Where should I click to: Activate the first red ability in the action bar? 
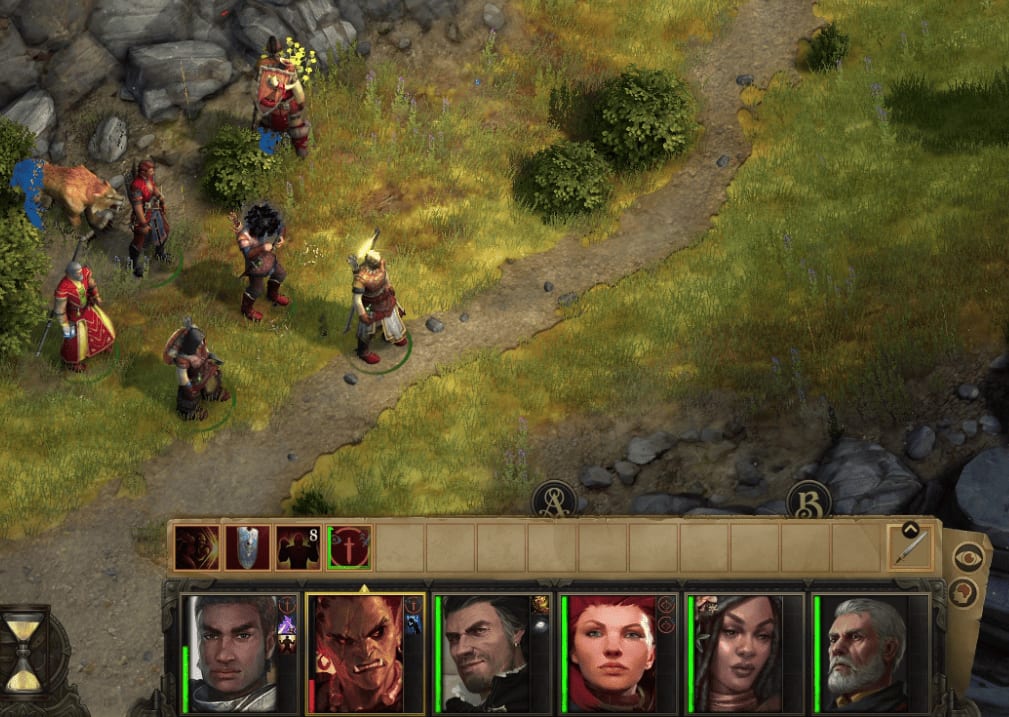(197, 547)
